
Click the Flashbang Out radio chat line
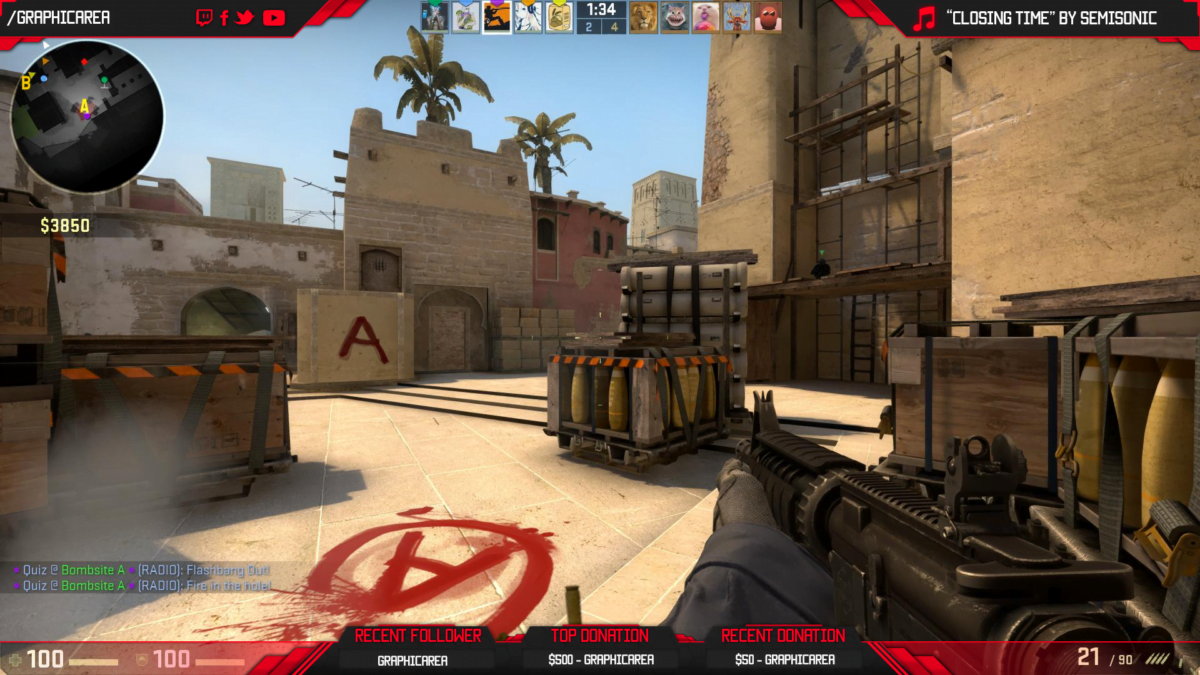pyautogui.click(x=142, y=570)
